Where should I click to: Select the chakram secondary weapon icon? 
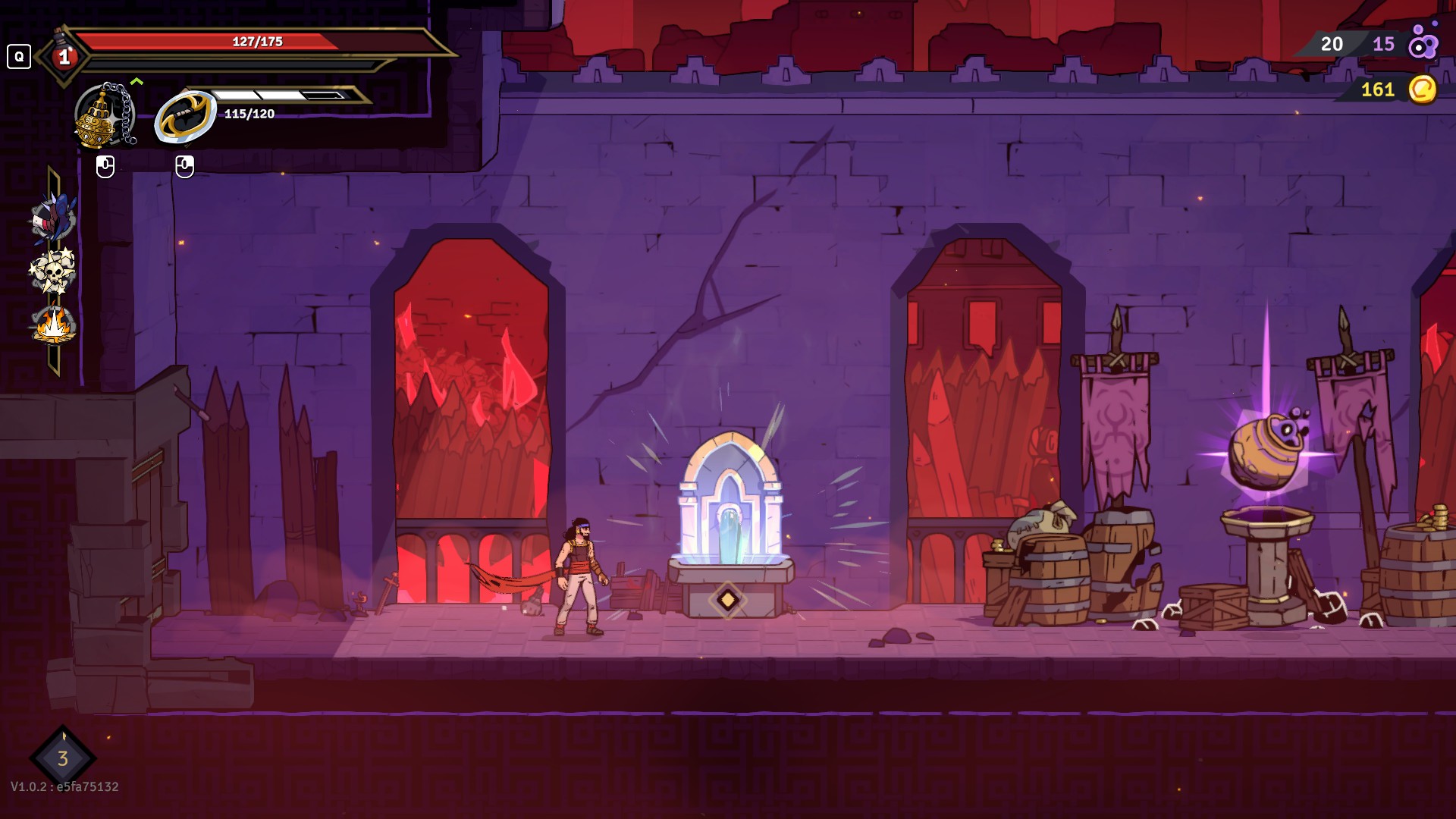[185, 117]
